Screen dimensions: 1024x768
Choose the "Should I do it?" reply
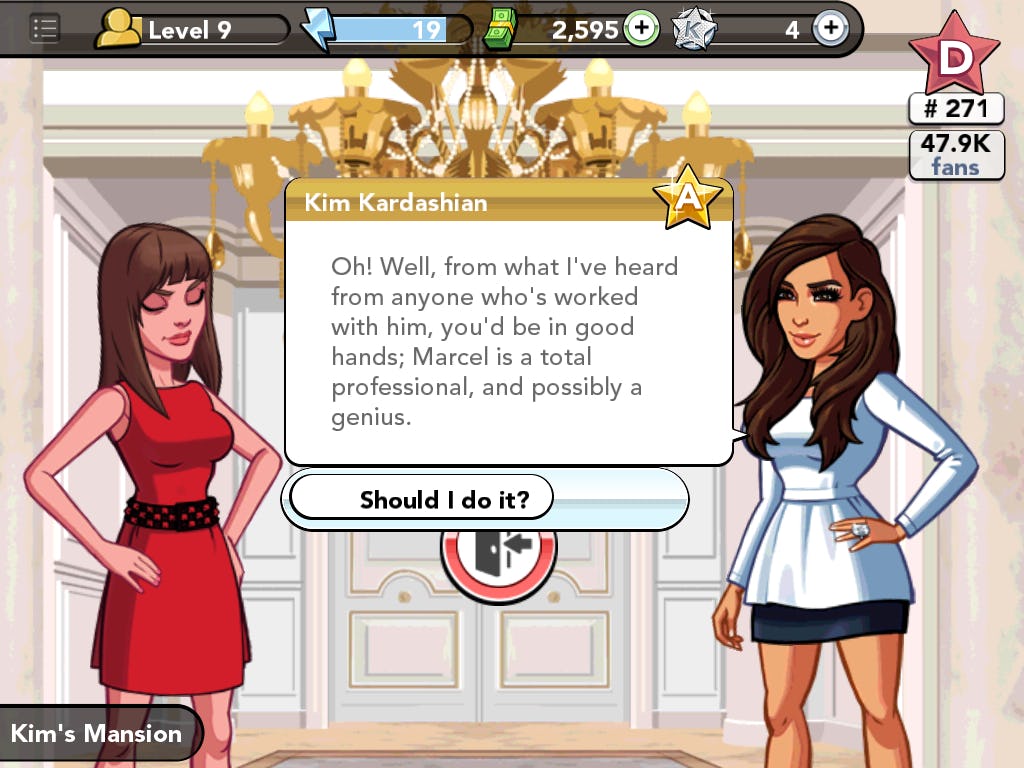pyautogui.click(x=443, y=499)
